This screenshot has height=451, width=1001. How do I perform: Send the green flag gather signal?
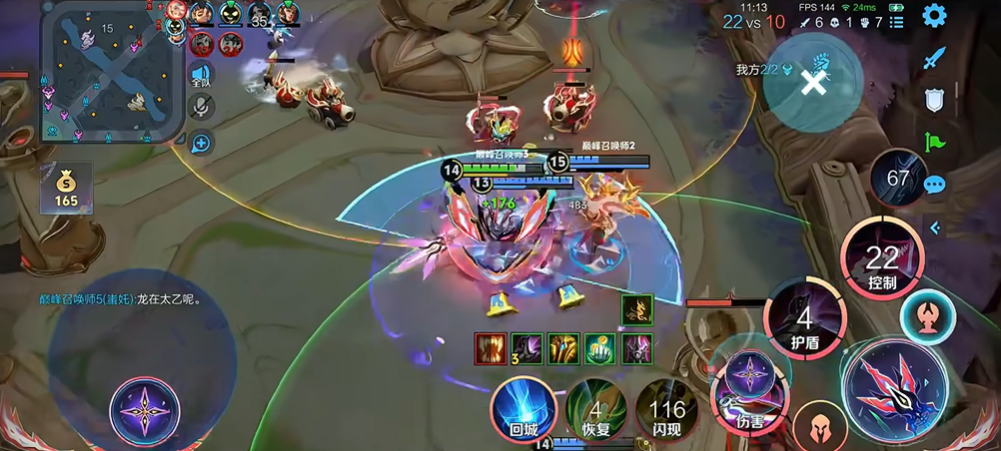pos(934,142)
